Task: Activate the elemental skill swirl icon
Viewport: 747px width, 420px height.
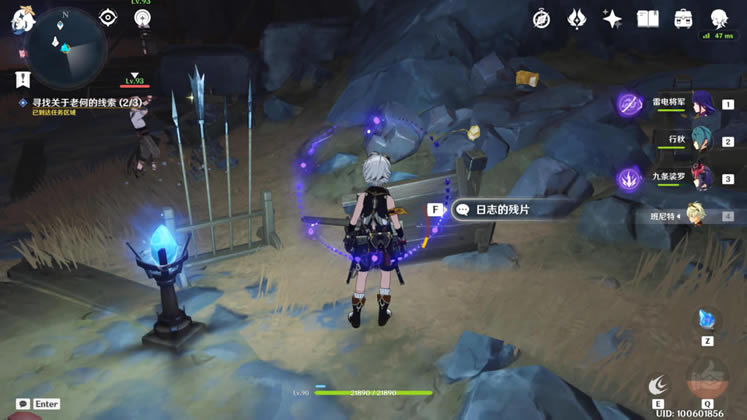Action: click(x=657, y=384)
